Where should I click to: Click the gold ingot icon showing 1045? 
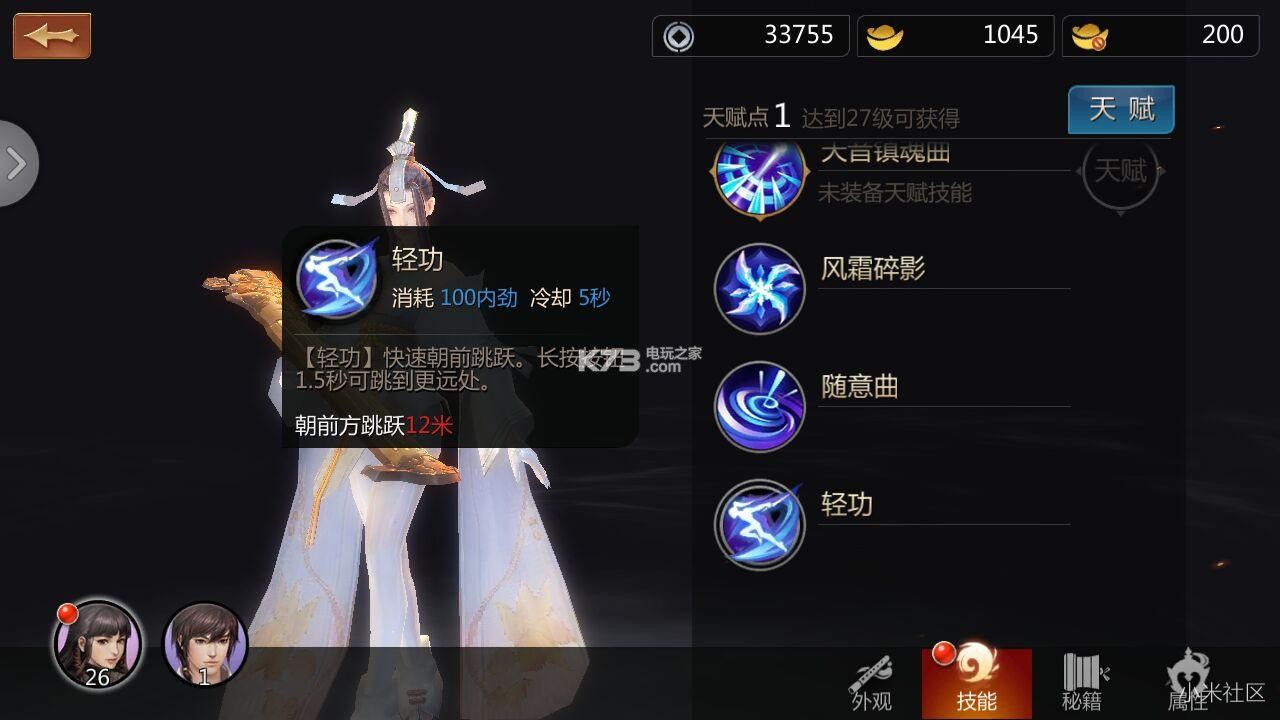click(x=885, y=35)
